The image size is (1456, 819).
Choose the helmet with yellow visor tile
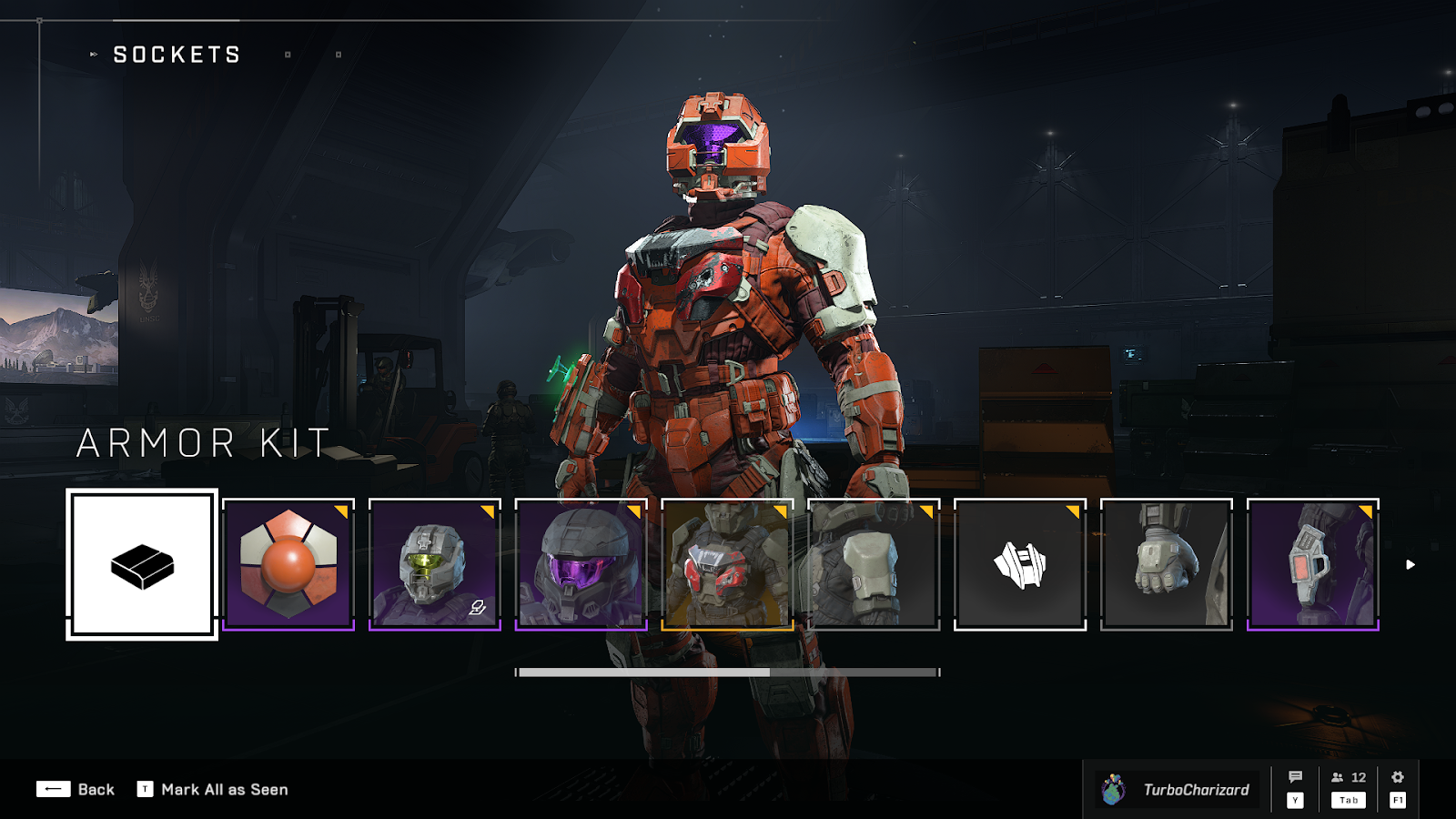pyautogui.click(x=435, y=564)
